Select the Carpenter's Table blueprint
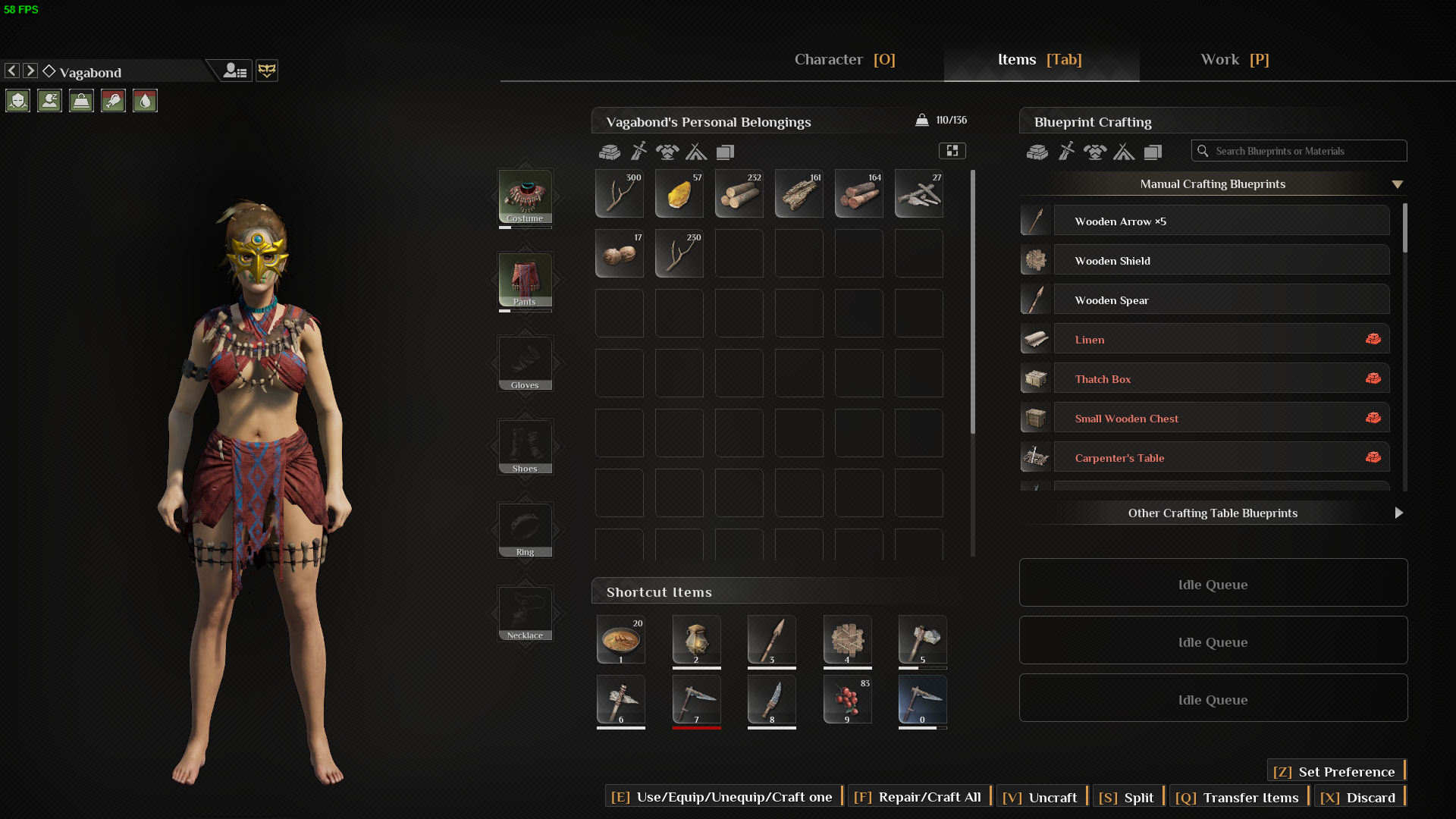The height and width of the screenshot is (819, 1456). coord(1221,458)
